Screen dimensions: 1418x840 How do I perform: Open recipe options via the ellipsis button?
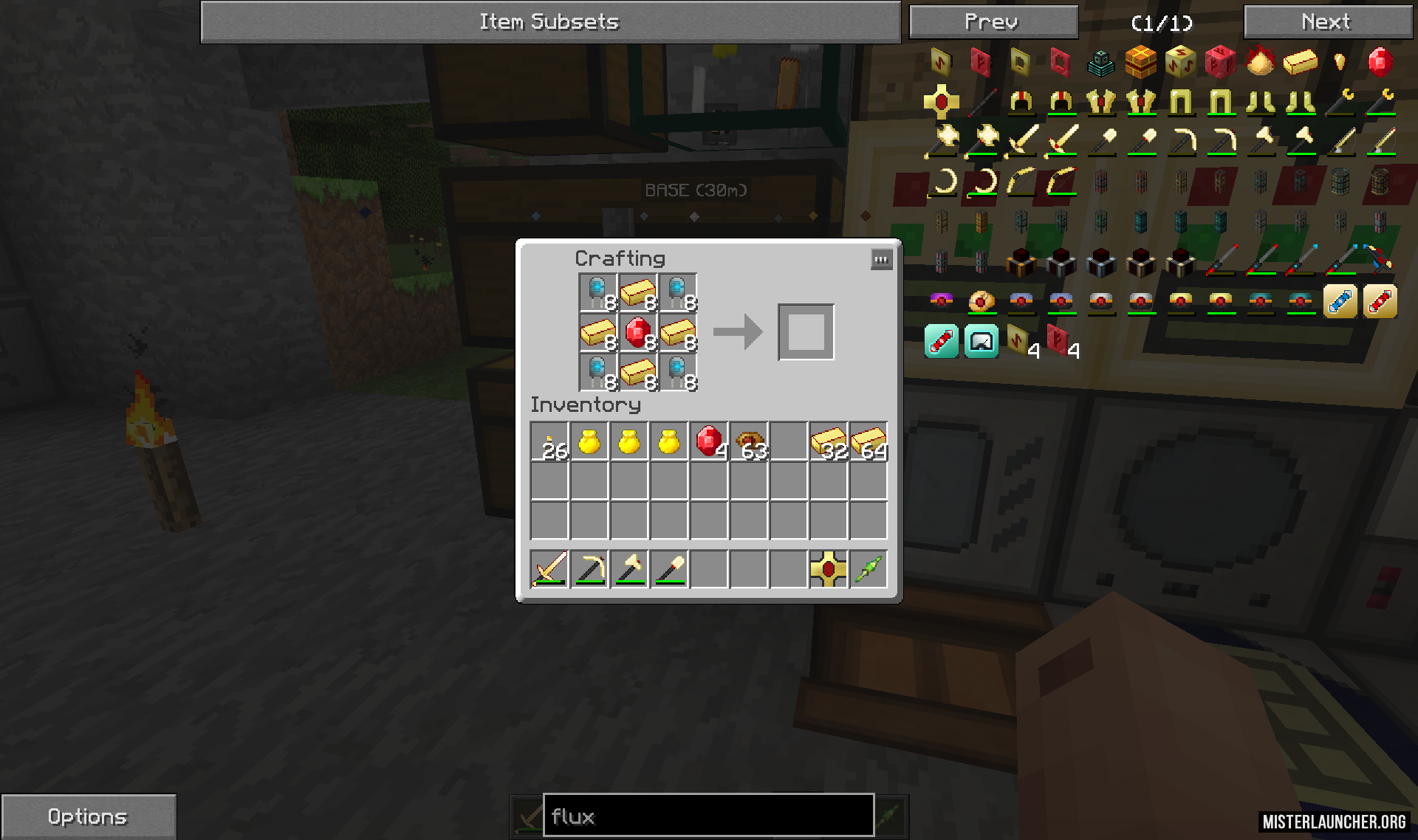882,259
